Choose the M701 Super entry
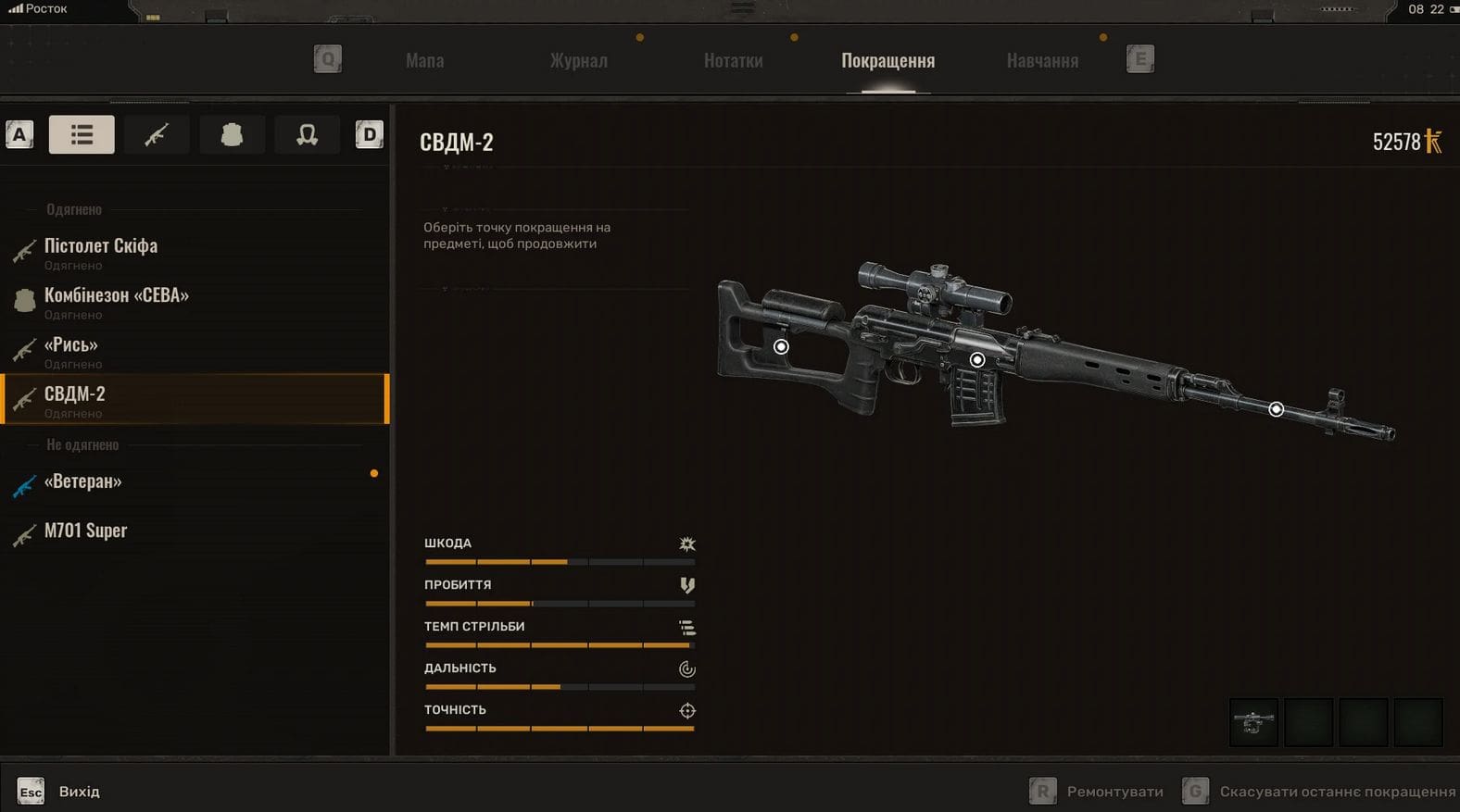The width and height of the screenshot is (1460, 812). (x=85, y=531)
